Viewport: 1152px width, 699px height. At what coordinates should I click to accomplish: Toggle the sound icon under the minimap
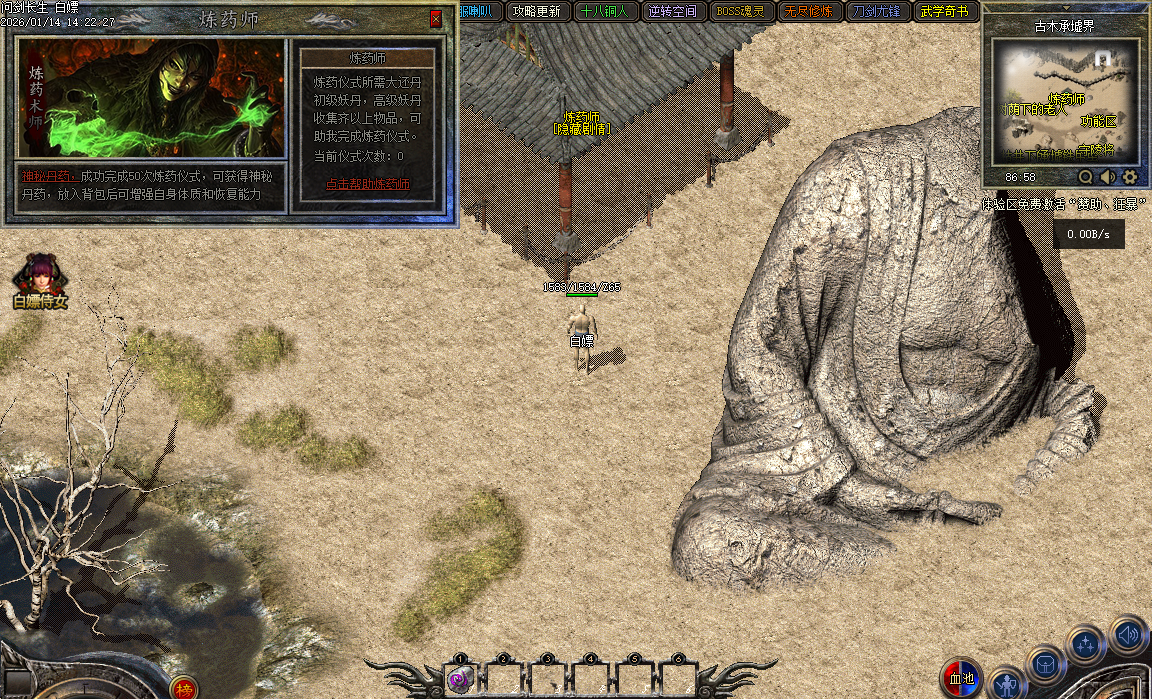(1108, 177)
